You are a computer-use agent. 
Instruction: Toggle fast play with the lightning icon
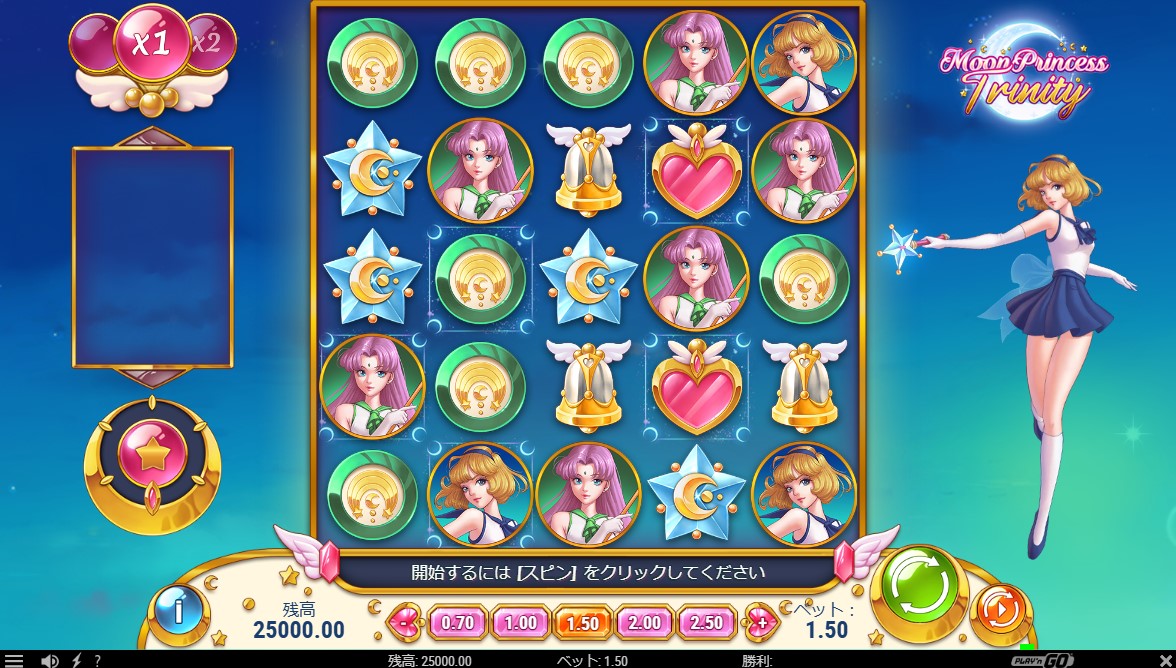click(x=76, y=661)
